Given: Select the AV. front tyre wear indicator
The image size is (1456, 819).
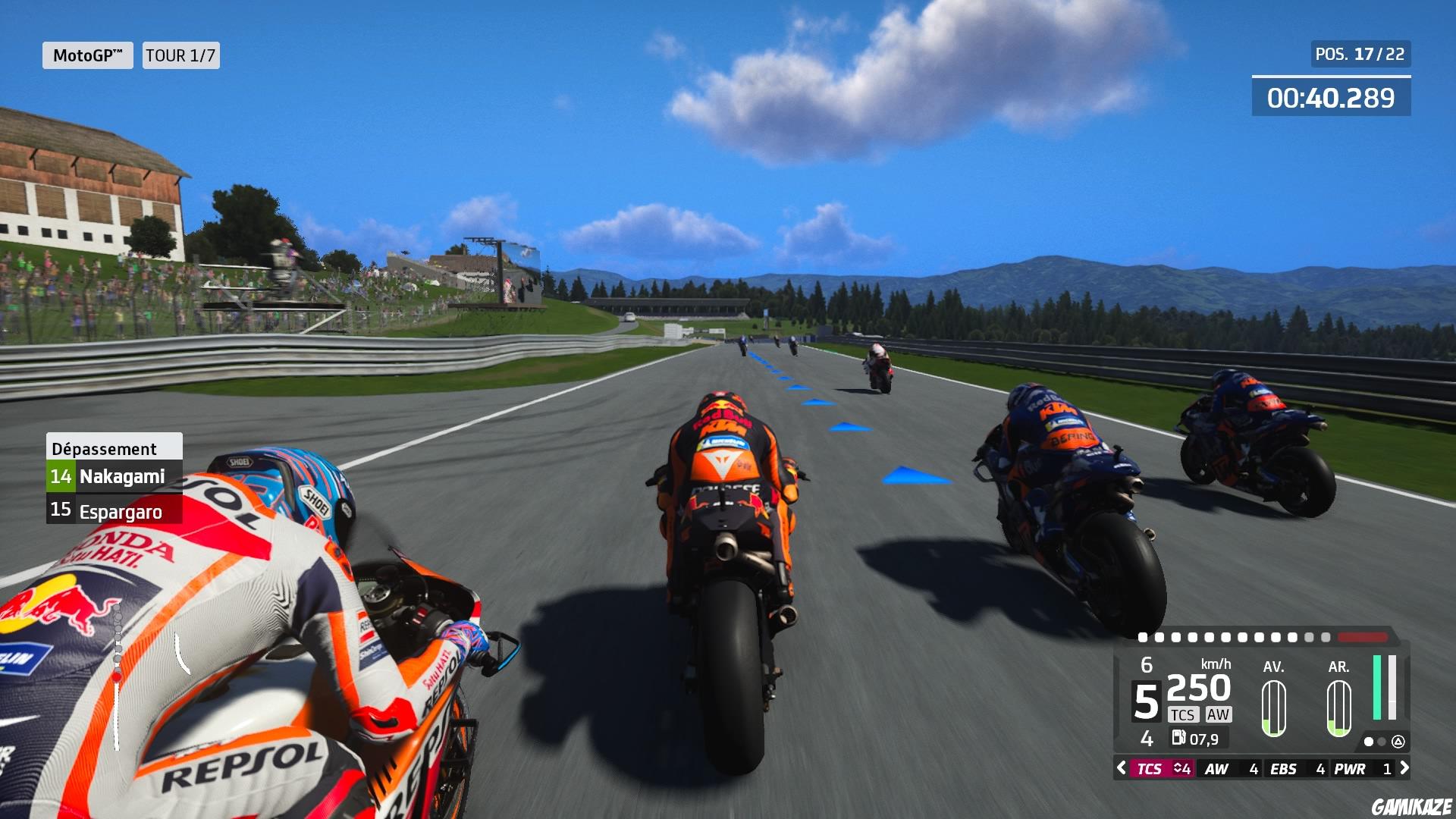Looking at the screenshot, I should pos(1274,708).
